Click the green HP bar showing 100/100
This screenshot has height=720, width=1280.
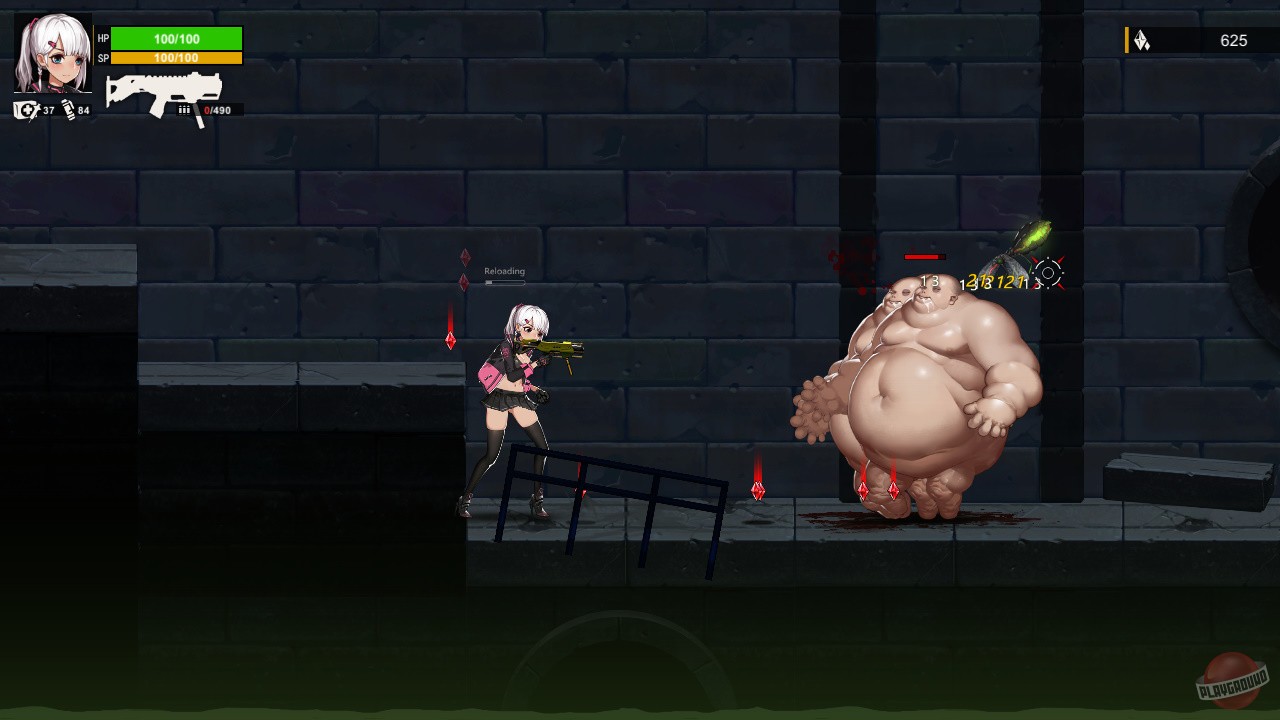coord(178,38)
